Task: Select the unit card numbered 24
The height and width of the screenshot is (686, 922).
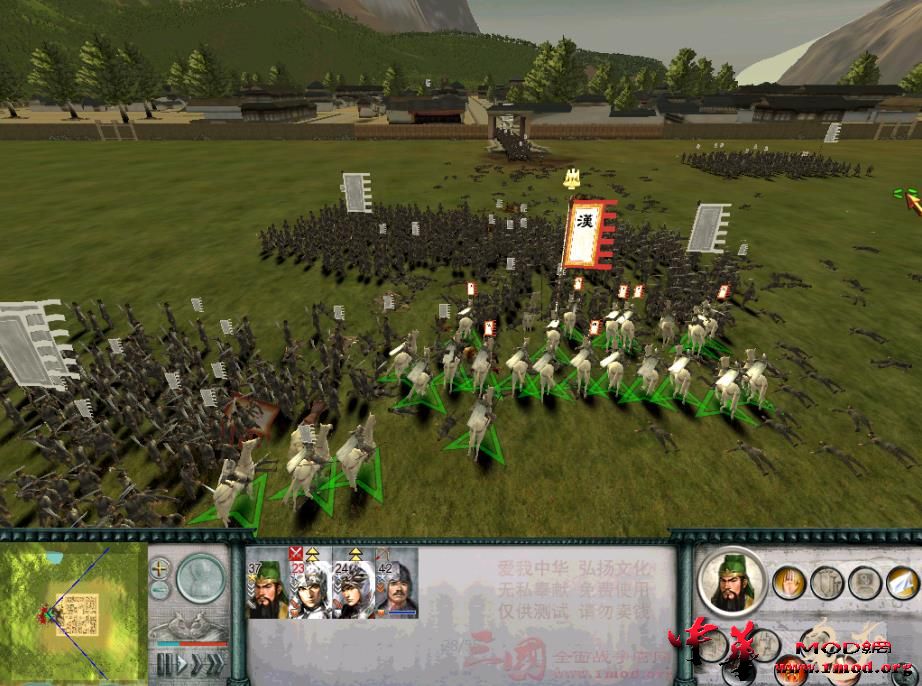Action: point(352,588)
